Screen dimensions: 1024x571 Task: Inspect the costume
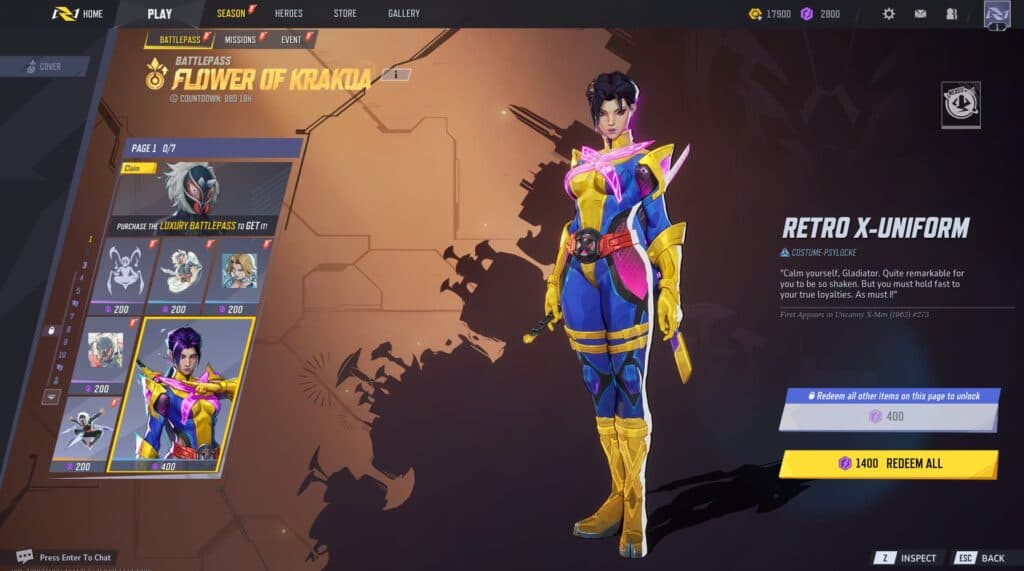click(908, 558)
